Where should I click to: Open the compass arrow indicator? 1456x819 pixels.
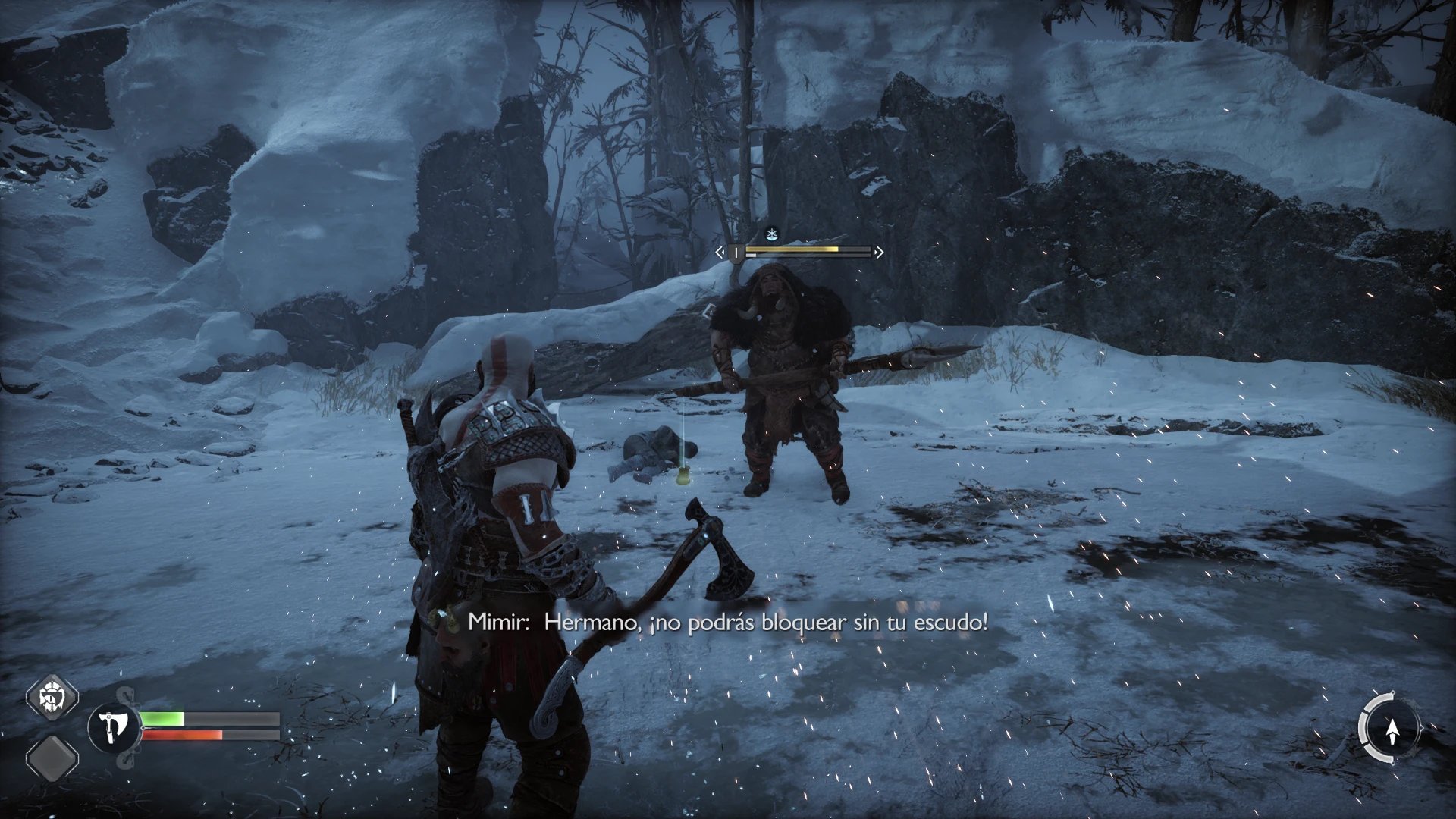click(1391, 730)
